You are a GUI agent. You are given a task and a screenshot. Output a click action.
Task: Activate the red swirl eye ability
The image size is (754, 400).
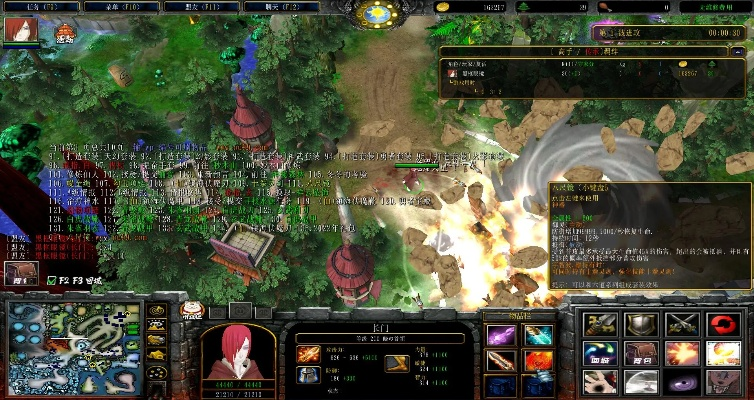pos(722,324)
